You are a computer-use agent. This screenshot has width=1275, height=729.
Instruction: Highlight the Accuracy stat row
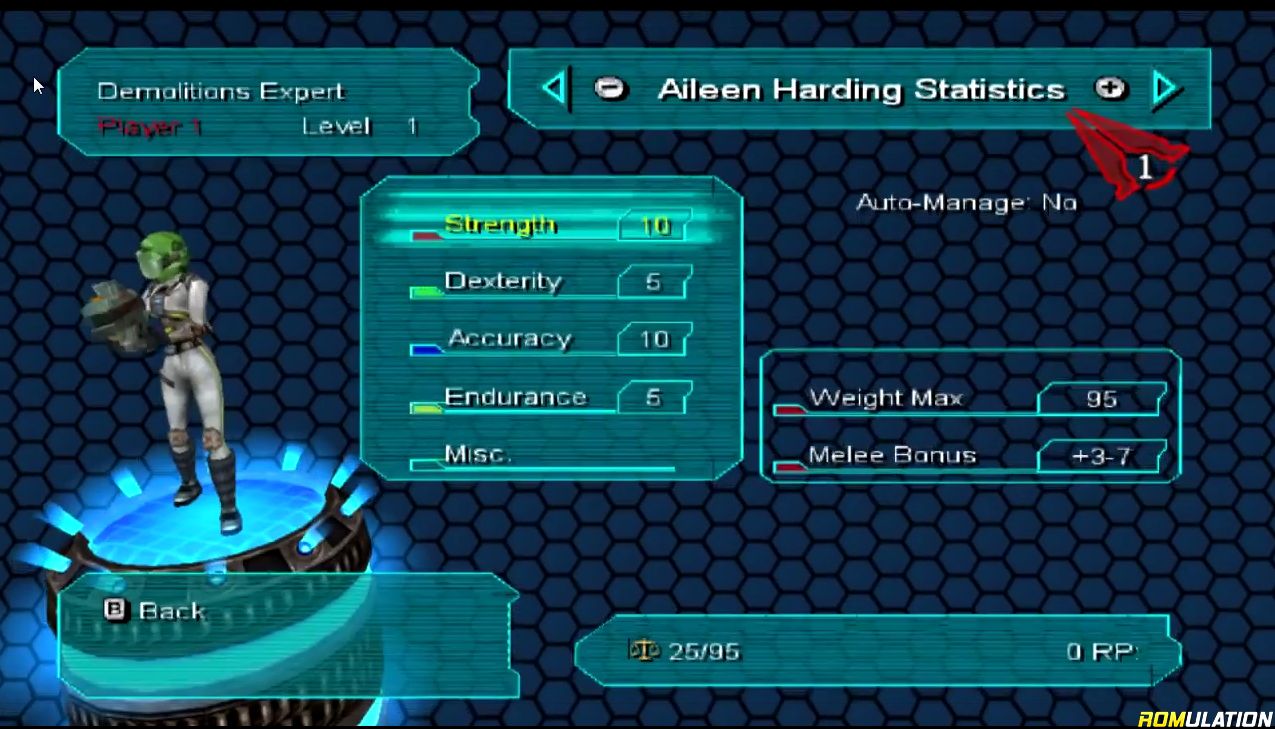pyautogui.click(x=550, y=339)
